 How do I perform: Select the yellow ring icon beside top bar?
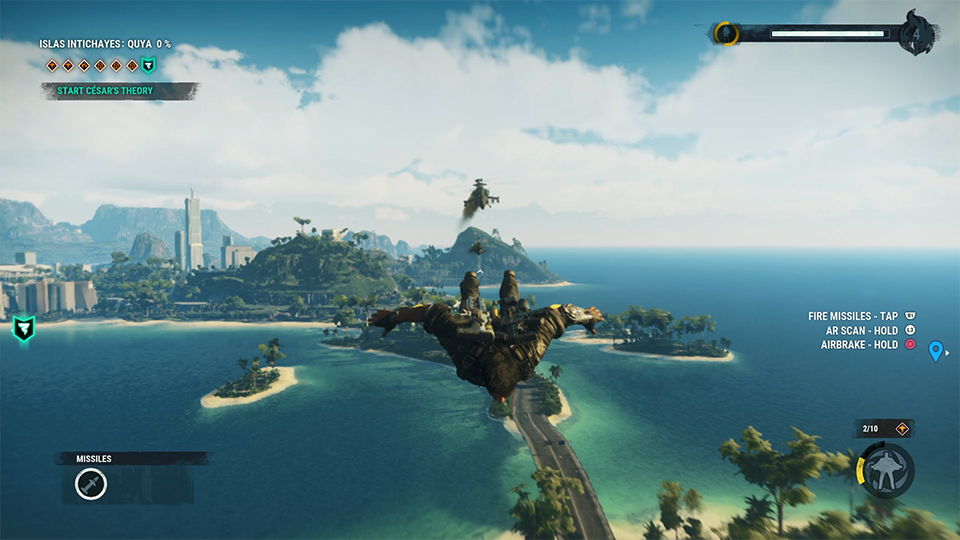[x=726, y=34]
